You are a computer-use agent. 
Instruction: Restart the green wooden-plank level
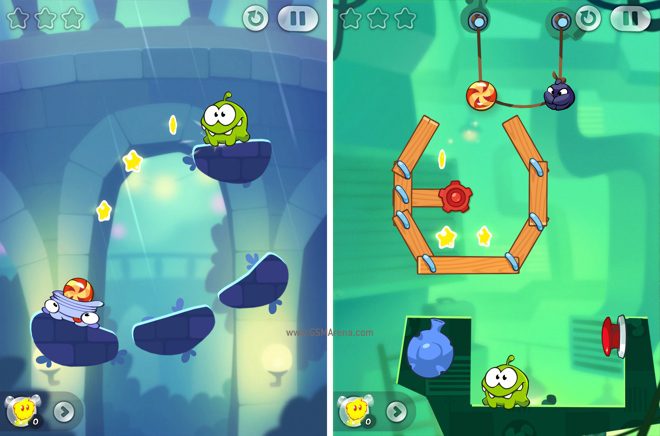[589, 17]
